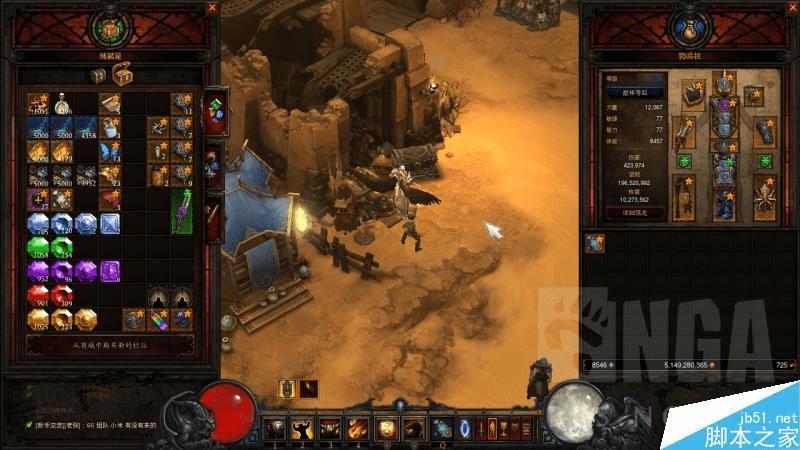800x450 pixels.
Task: Activate the first skill on action bar
Action: click(275, 429)
